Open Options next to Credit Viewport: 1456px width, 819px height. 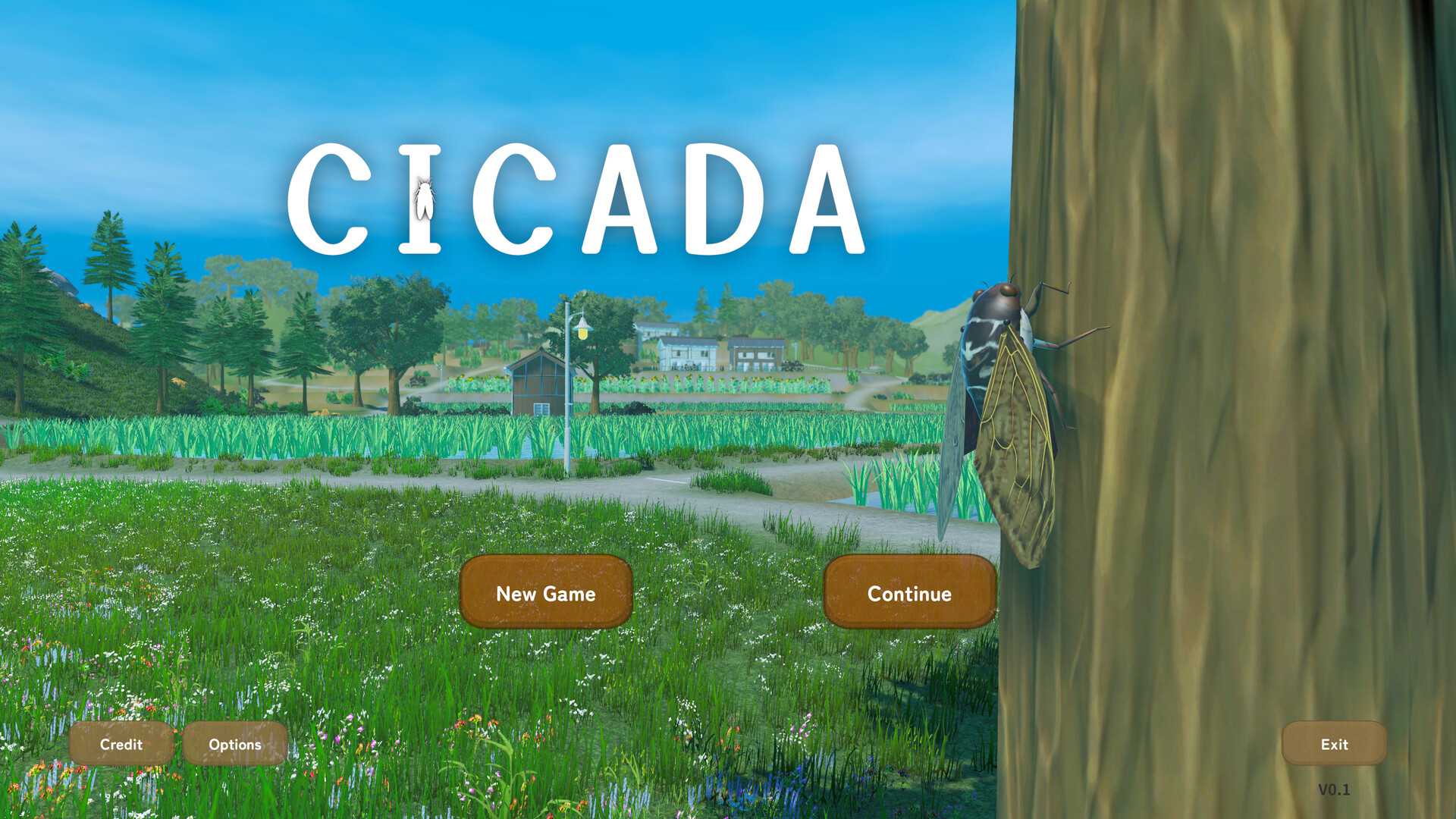click(235, 744)
